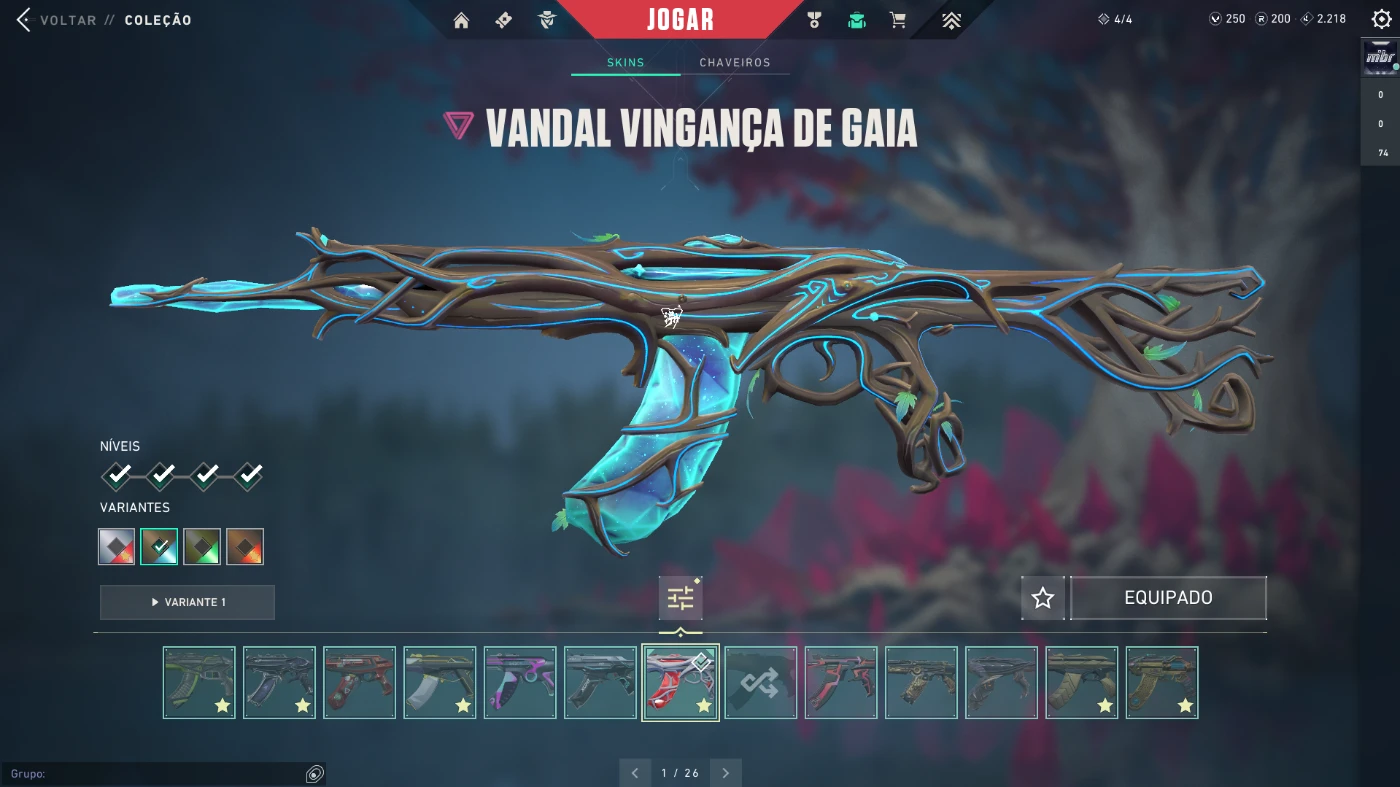The height and width of the screenshot is (787, 1400).
Task: Click the EQUIPADO button
Action: (1168, 597)
